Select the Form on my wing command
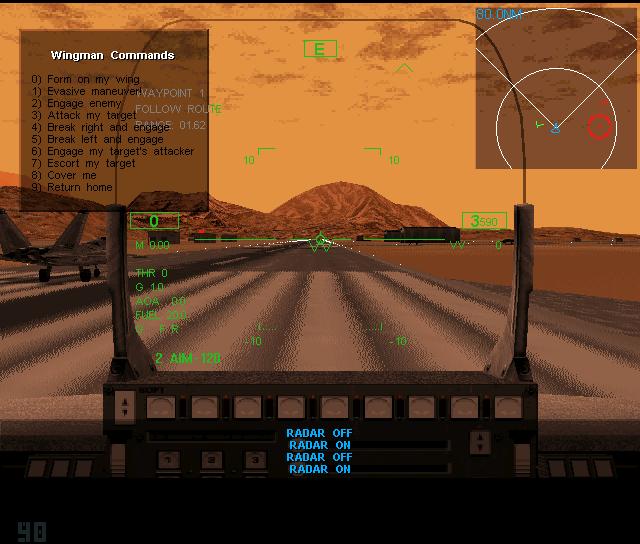 [84, 79]
